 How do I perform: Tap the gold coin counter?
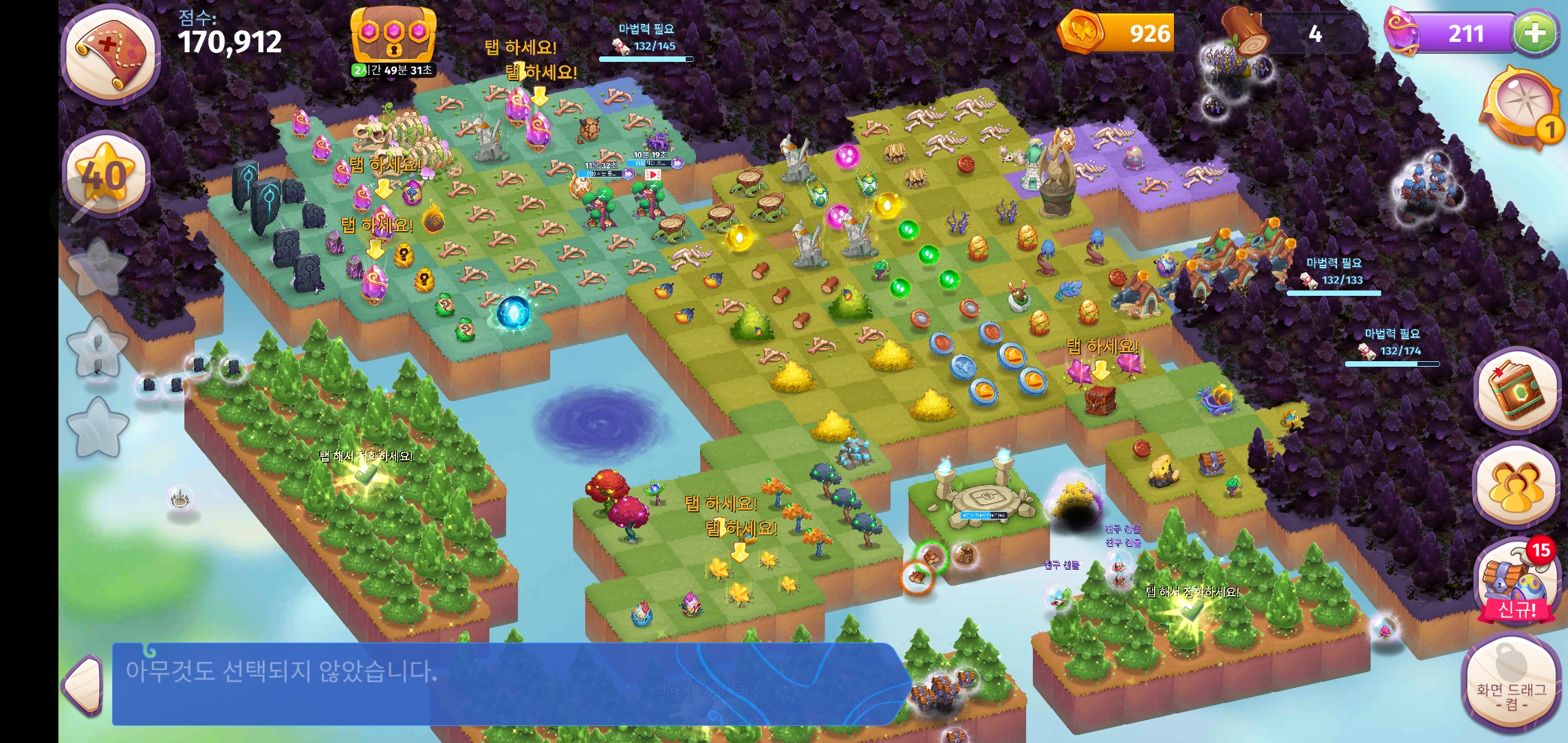pos(1118,32)
